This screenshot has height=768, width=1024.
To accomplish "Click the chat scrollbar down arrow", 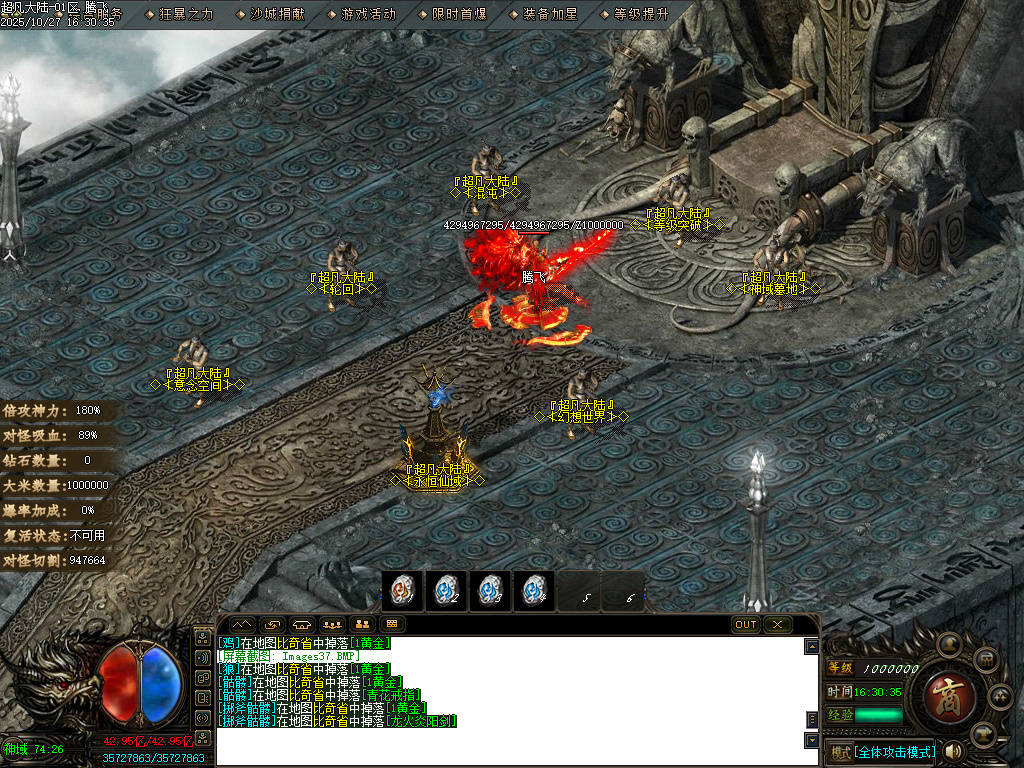I will pyautogui.click(x=812, y=740).
